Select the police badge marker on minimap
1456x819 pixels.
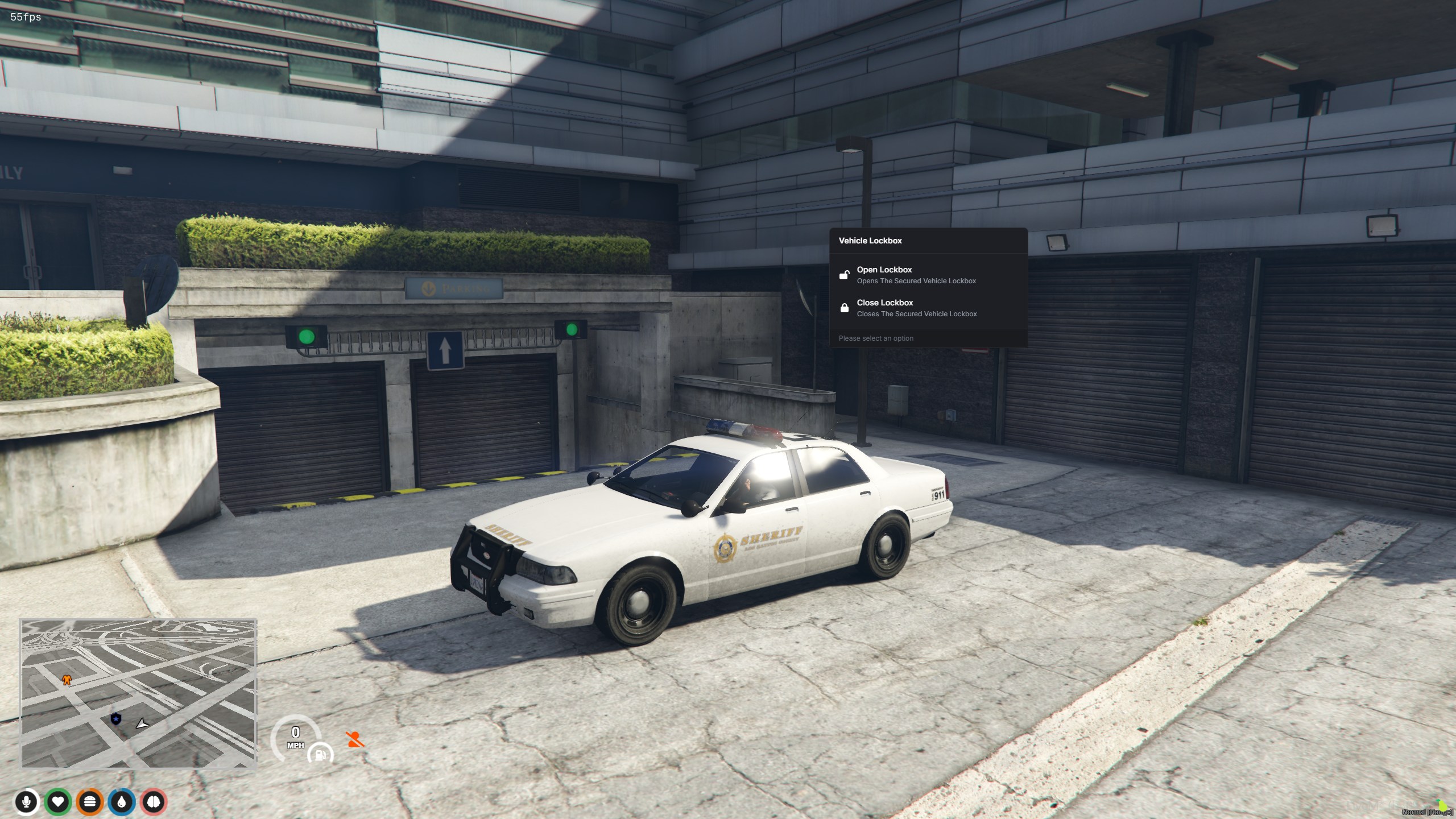point(116,719)
